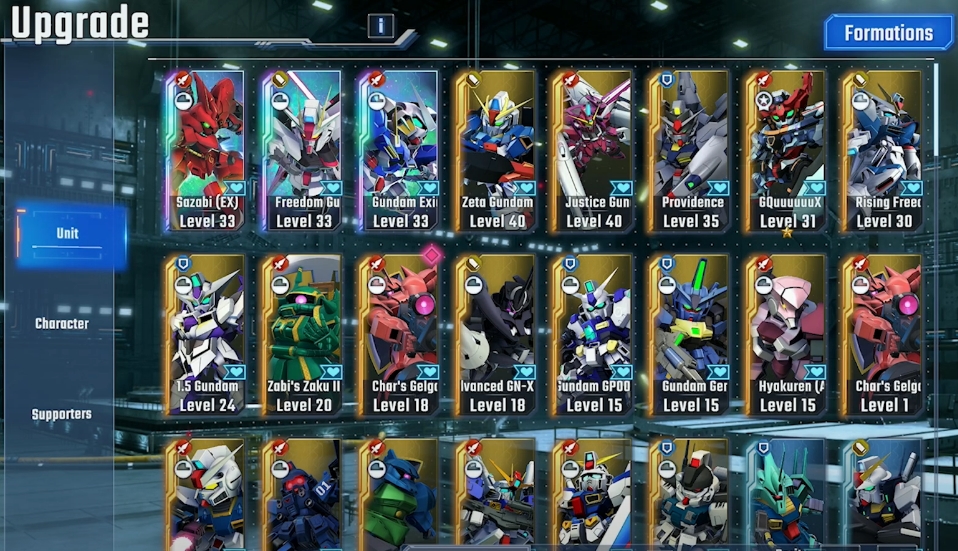Select the Justice Gundam unit card
958x551 pixels.
[593, 150]
